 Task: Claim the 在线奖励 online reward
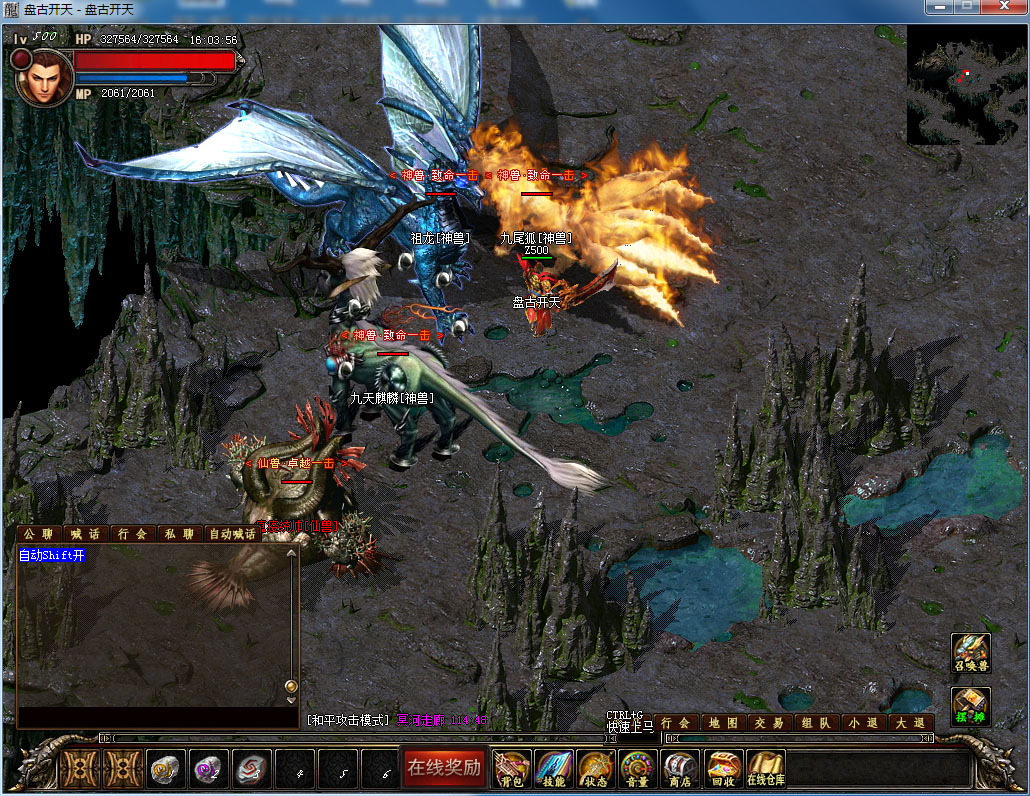[444, 768]
